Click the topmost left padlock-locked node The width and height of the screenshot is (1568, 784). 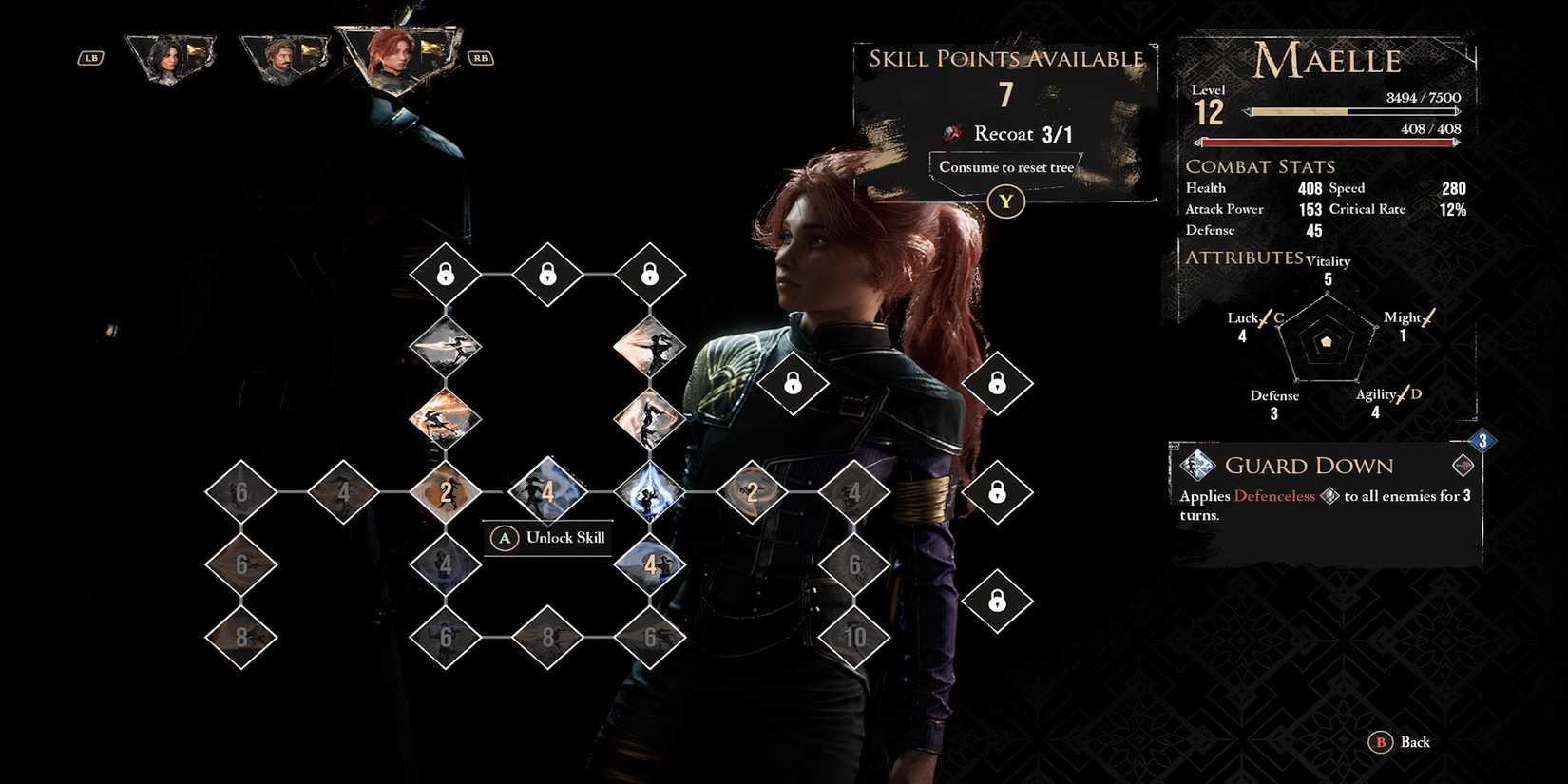point(445,275)
